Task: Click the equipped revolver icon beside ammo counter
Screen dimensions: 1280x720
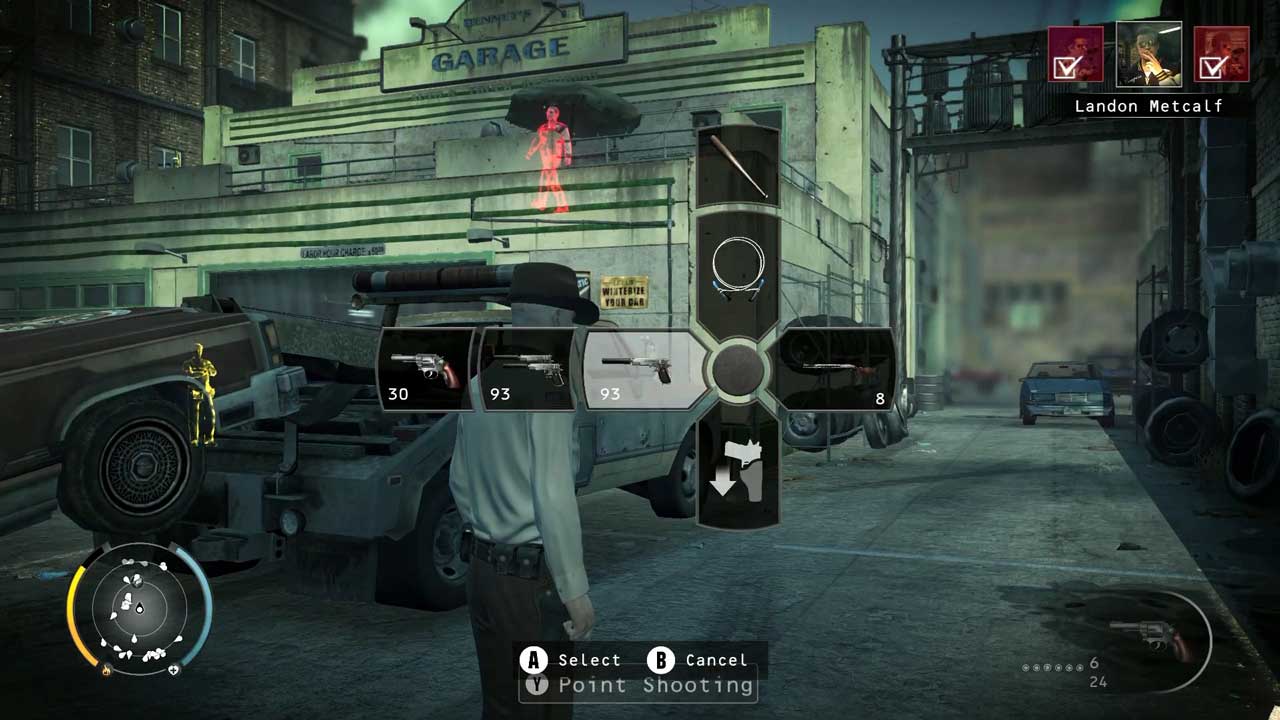Action: click(x=1152, y=640)
